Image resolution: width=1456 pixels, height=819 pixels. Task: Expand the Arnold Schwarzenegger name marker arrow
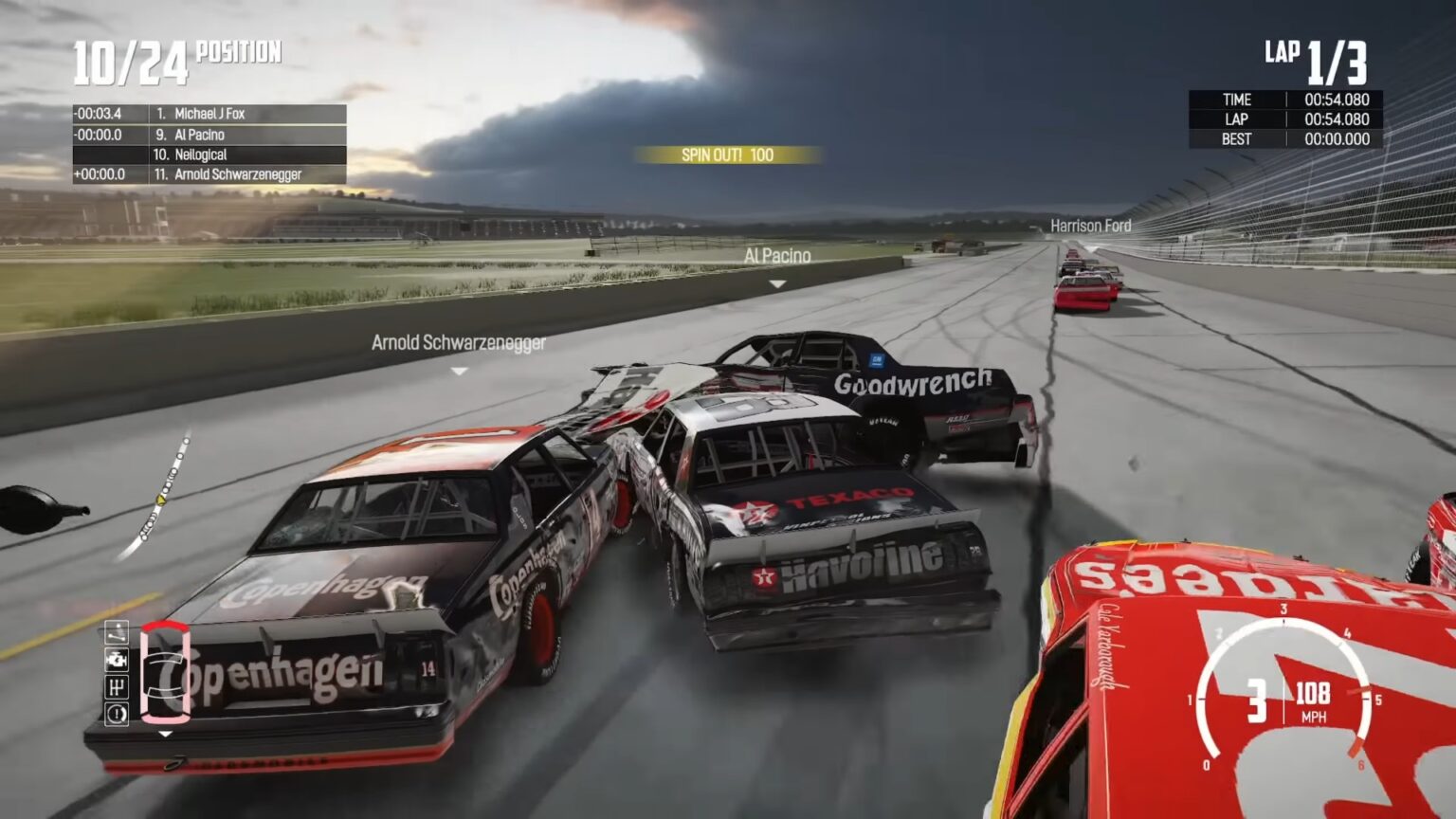[461, 371]
